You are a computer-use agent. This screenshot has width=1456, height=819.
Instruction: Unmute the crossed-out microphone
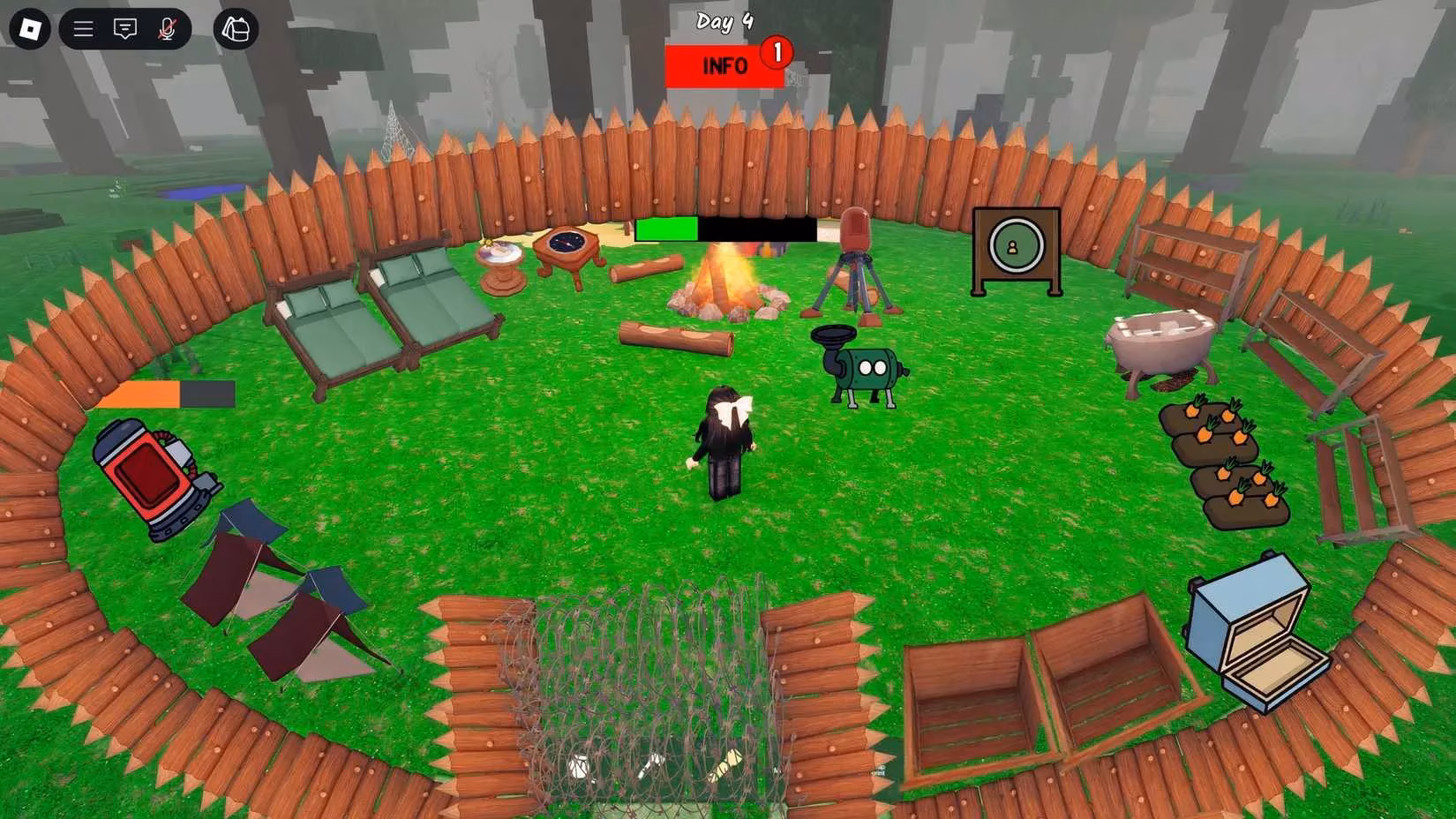[168, 28]
